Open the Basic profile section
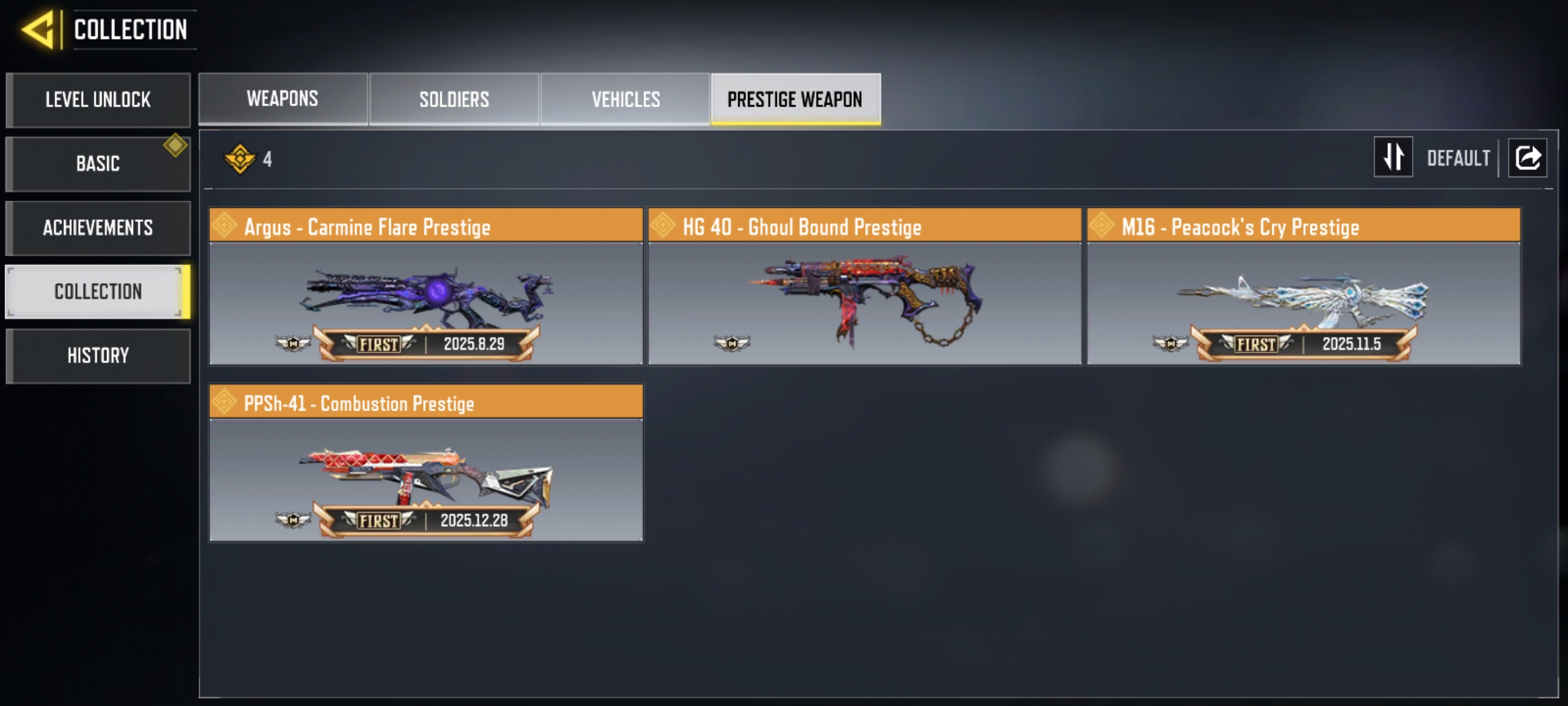Image resolution: width=1568 pixels, height=706 pixels. 98,163
